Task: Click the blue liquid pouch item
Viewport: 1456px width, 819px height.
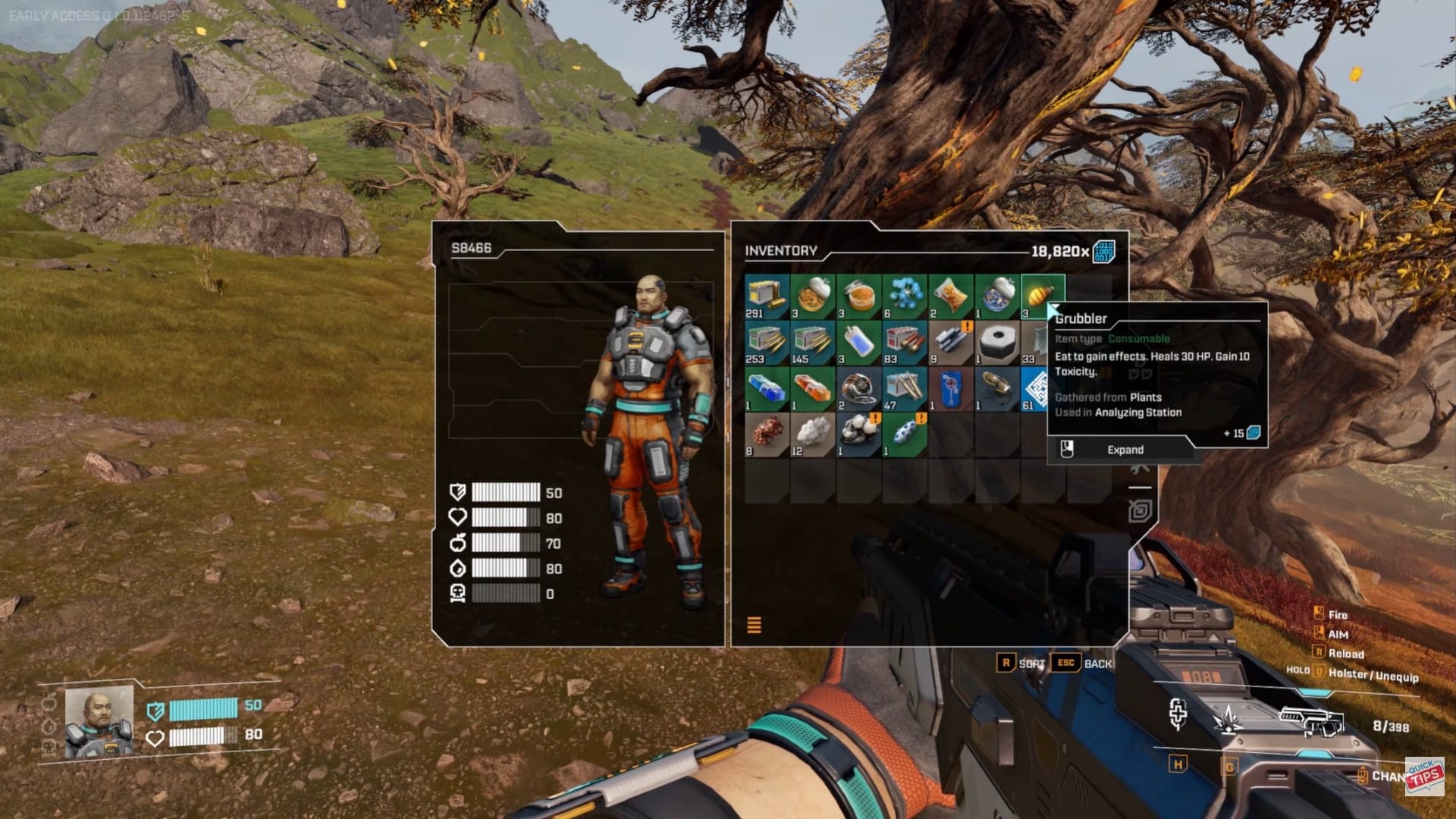Action: click(x=858, y=343)
